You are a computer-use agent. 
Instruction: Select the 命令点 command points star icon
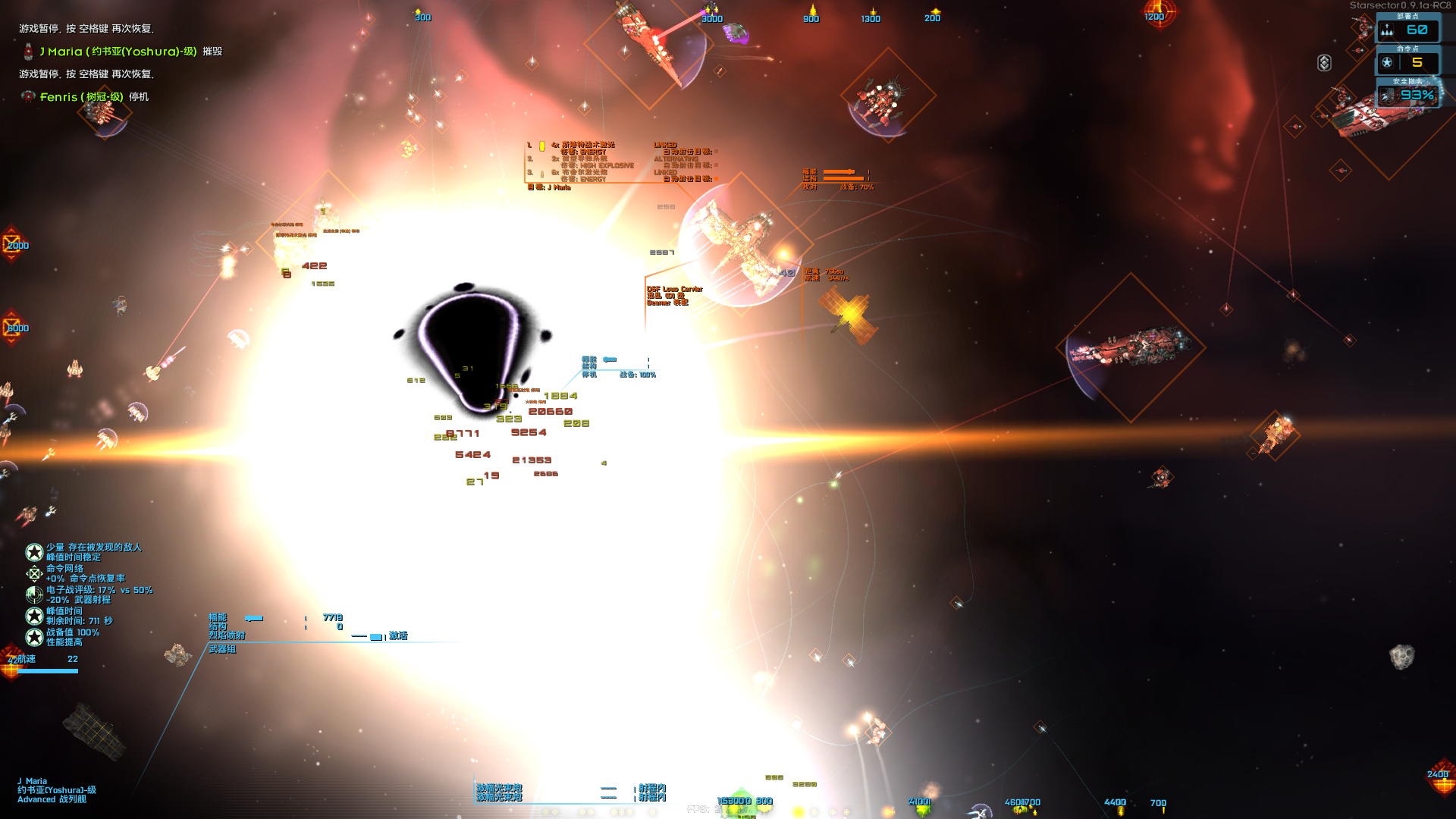click(1388, 62)
